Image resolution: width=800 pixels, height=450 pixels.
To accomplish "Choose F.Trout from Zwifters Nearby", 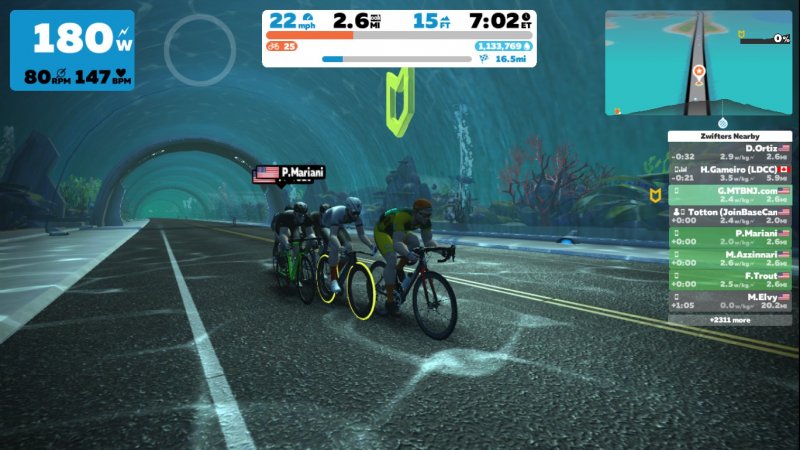I will click(729, 281).
